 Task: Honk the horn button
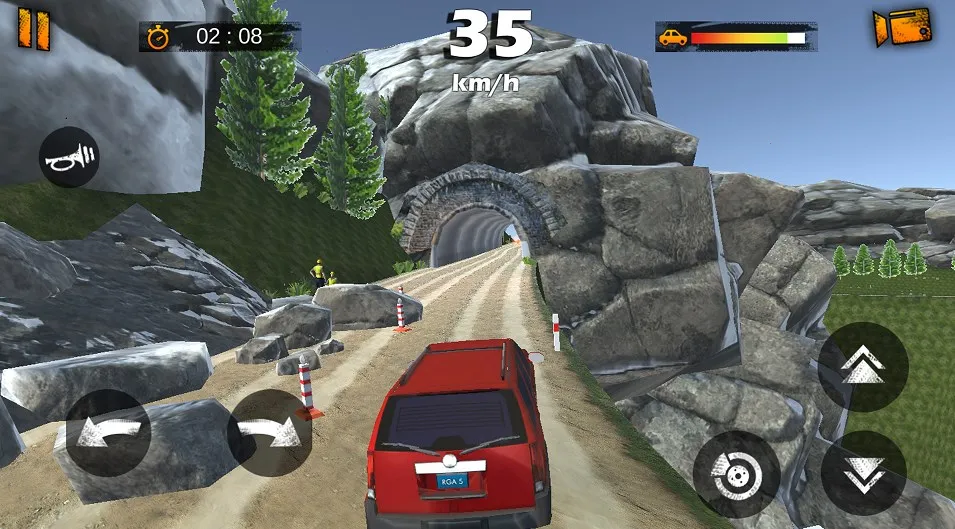click(x=69, y=157)
